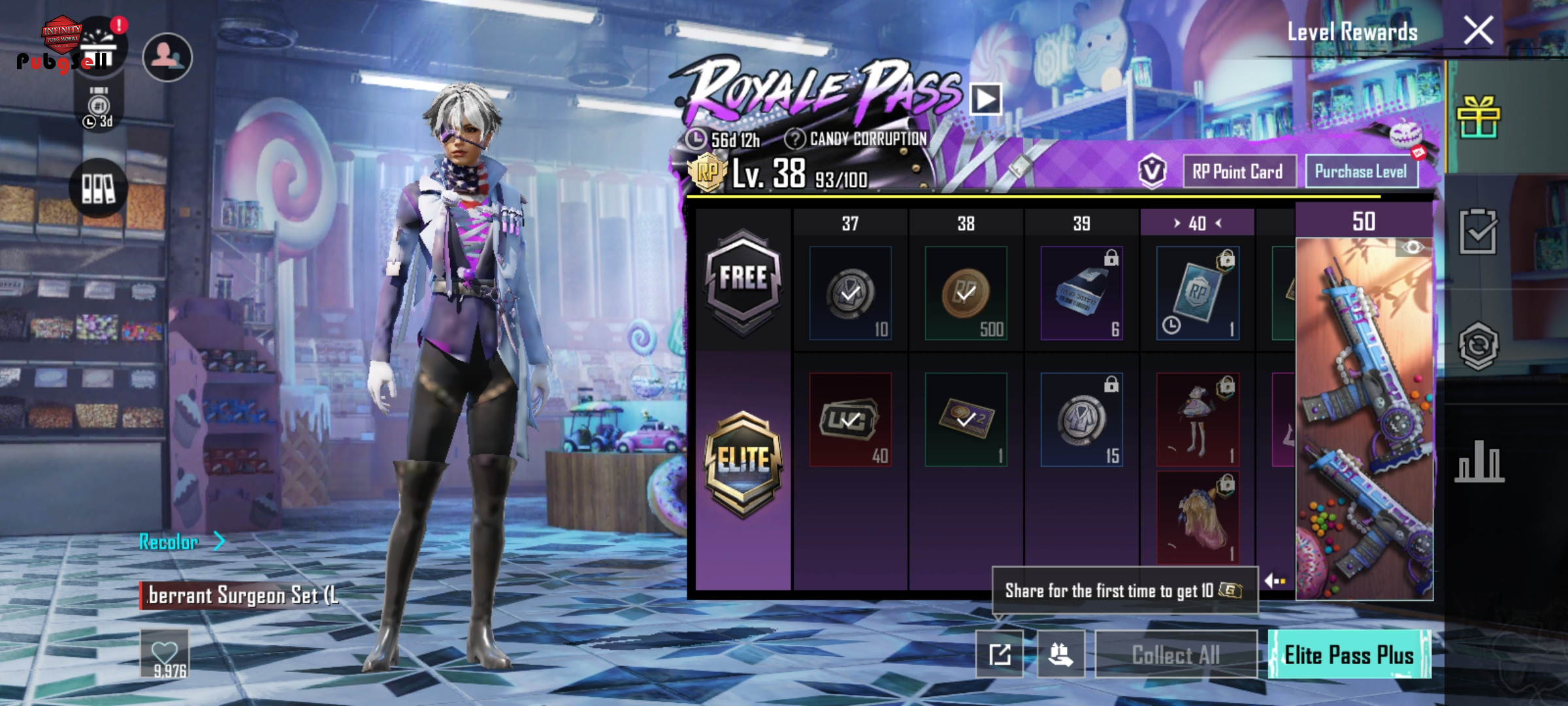
Task: Open the RP Point Card option
Action: point(1238,172)
